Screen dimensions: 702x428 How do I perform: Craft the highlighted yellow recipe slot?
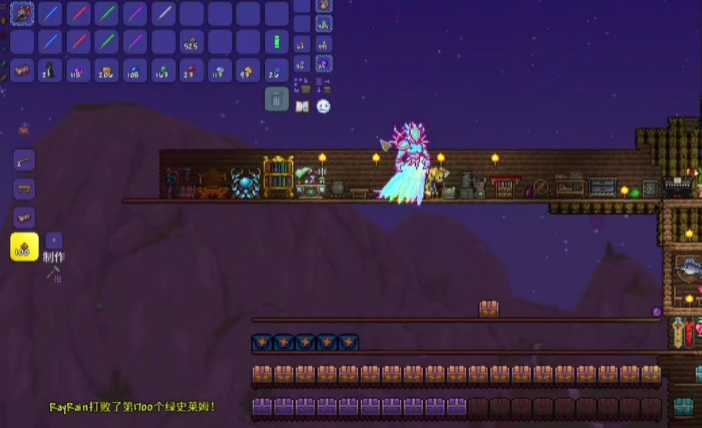pyautogui.click(x=24, y=247)
